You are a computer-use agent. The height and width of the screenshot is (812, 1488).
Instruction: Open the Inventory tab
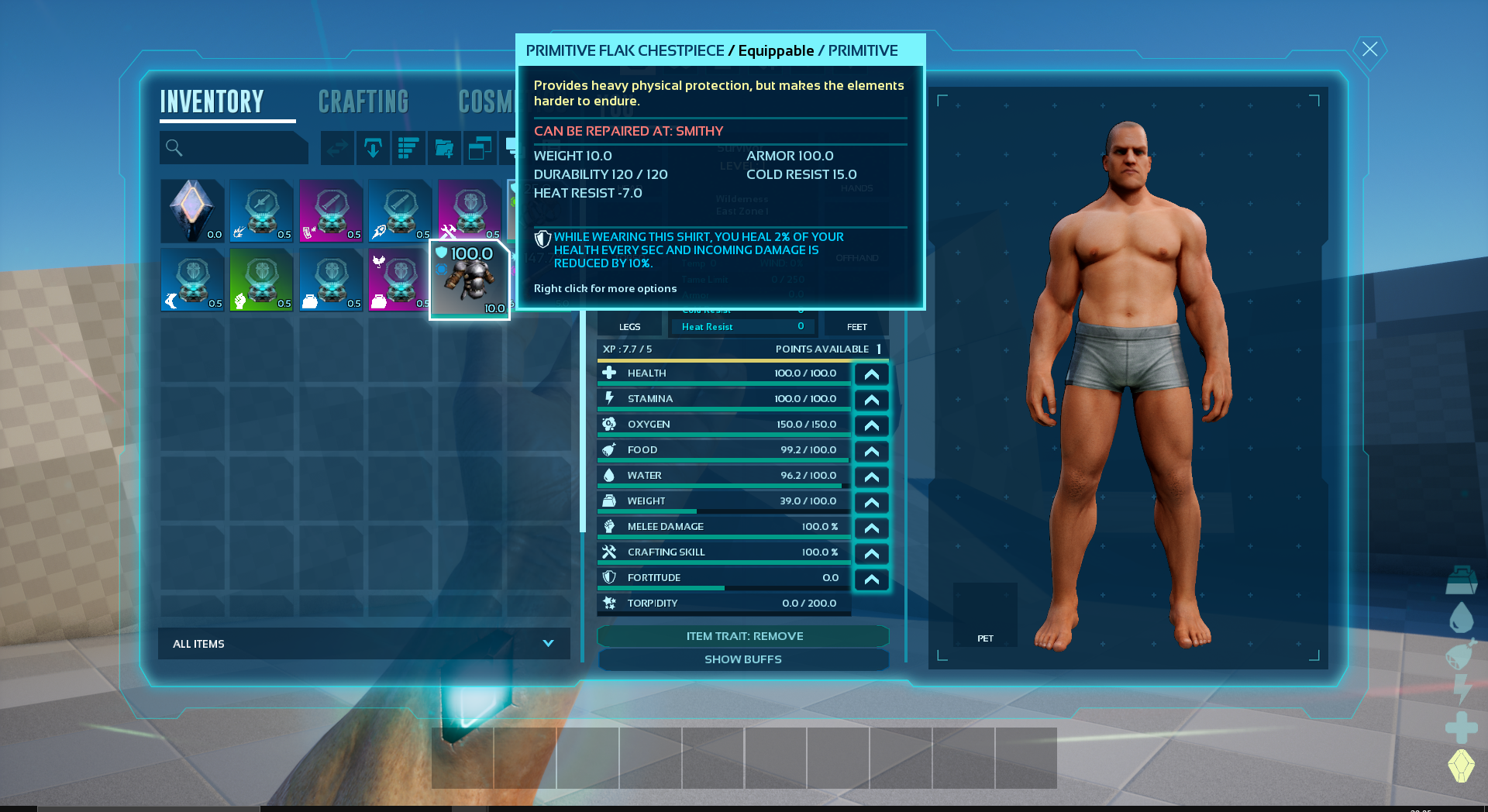pyautogui.click(x=212, y=101)
